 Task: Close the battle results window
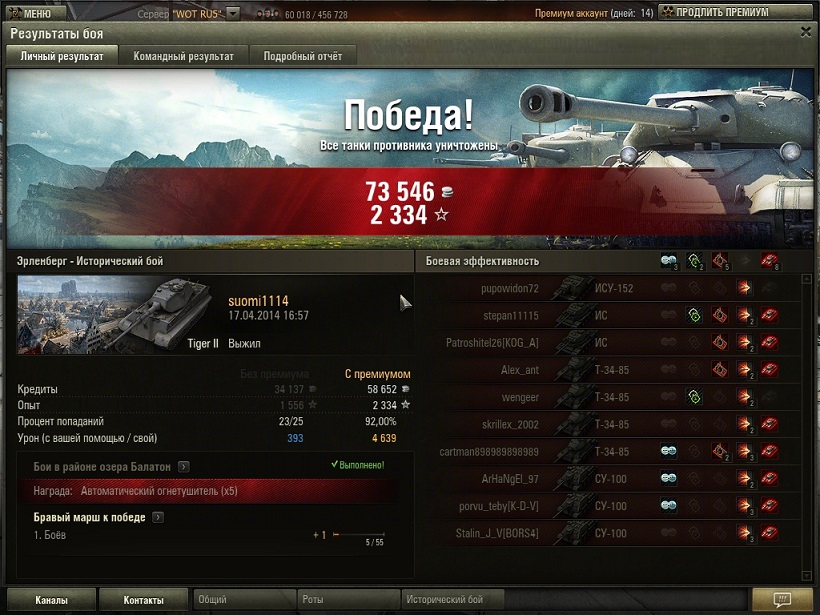click(806, 32)
